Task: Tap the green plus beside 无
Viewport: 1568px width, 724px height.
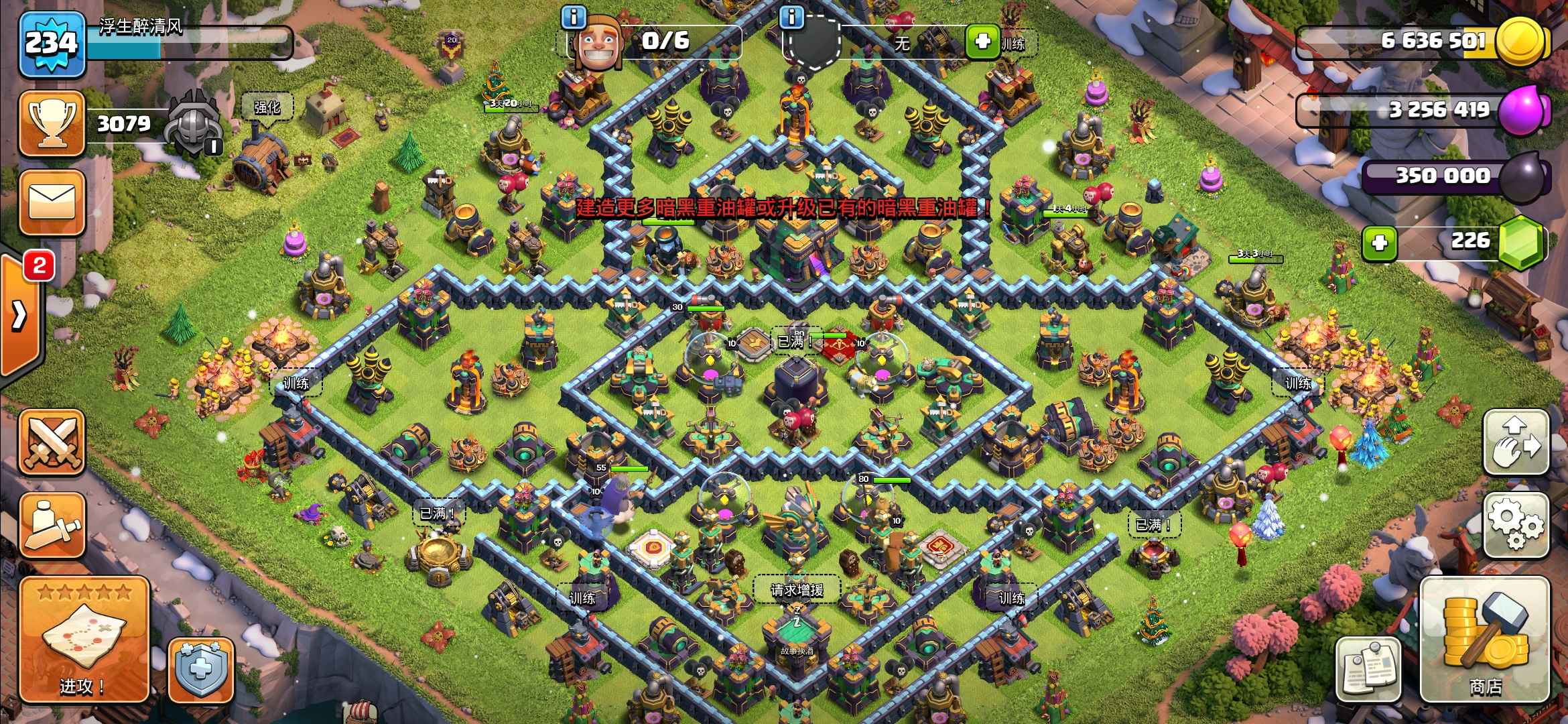Action: (x=982, y=42)
